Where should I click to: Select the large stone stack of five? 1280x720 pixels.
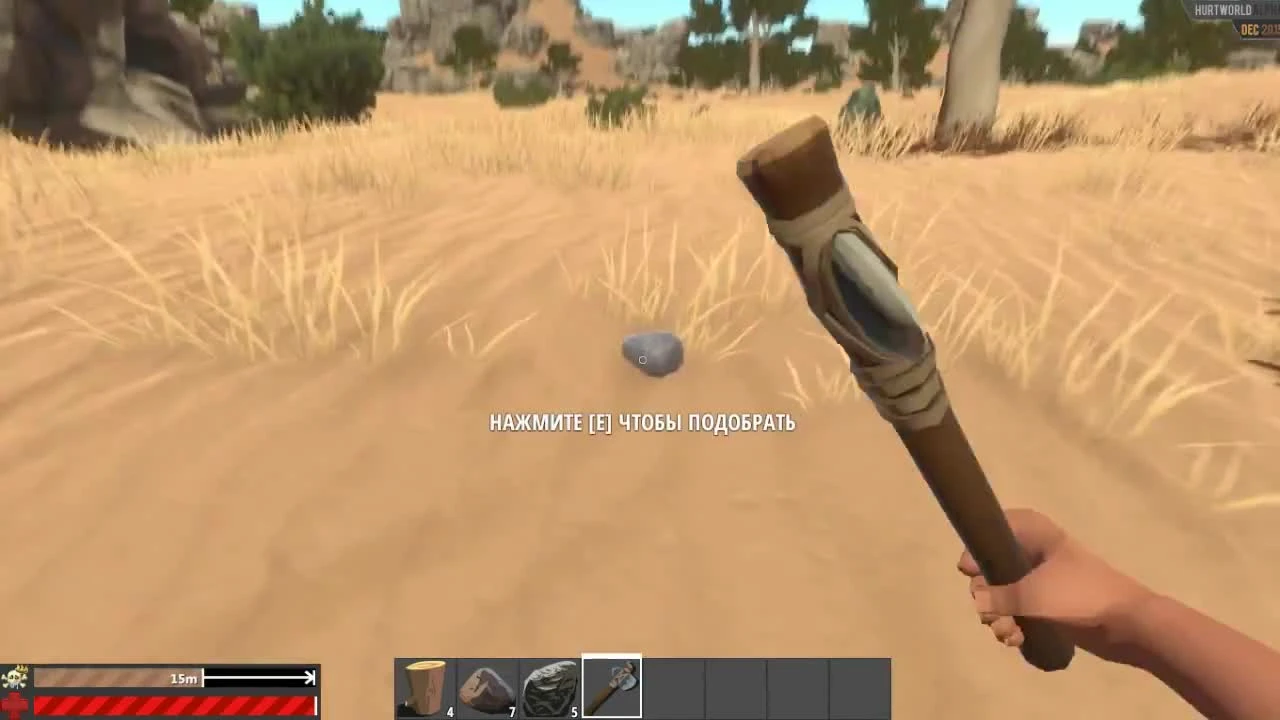coord(549,684)
